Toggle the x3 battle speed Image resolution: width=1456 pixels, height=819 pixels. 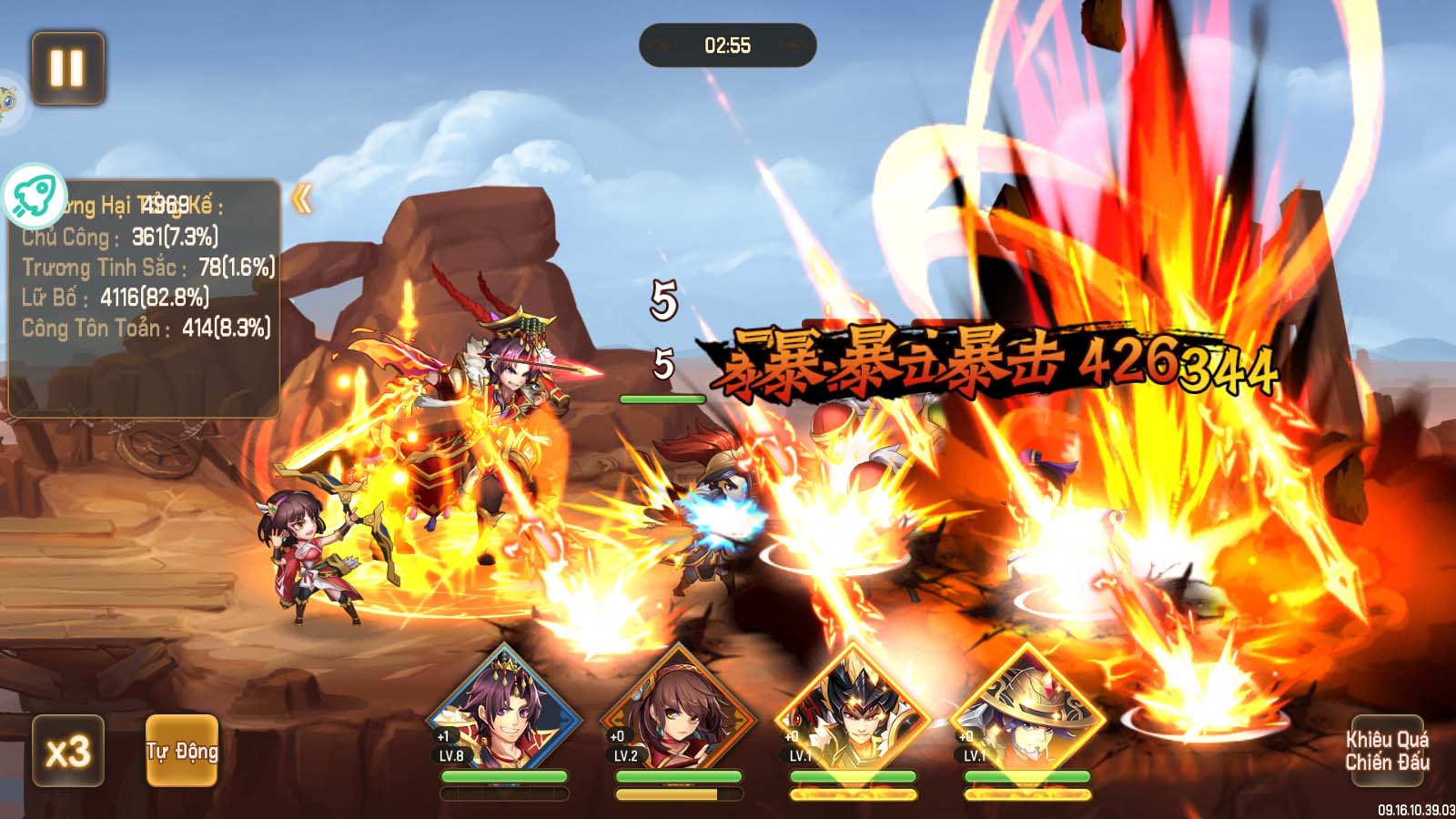(68, 751)
